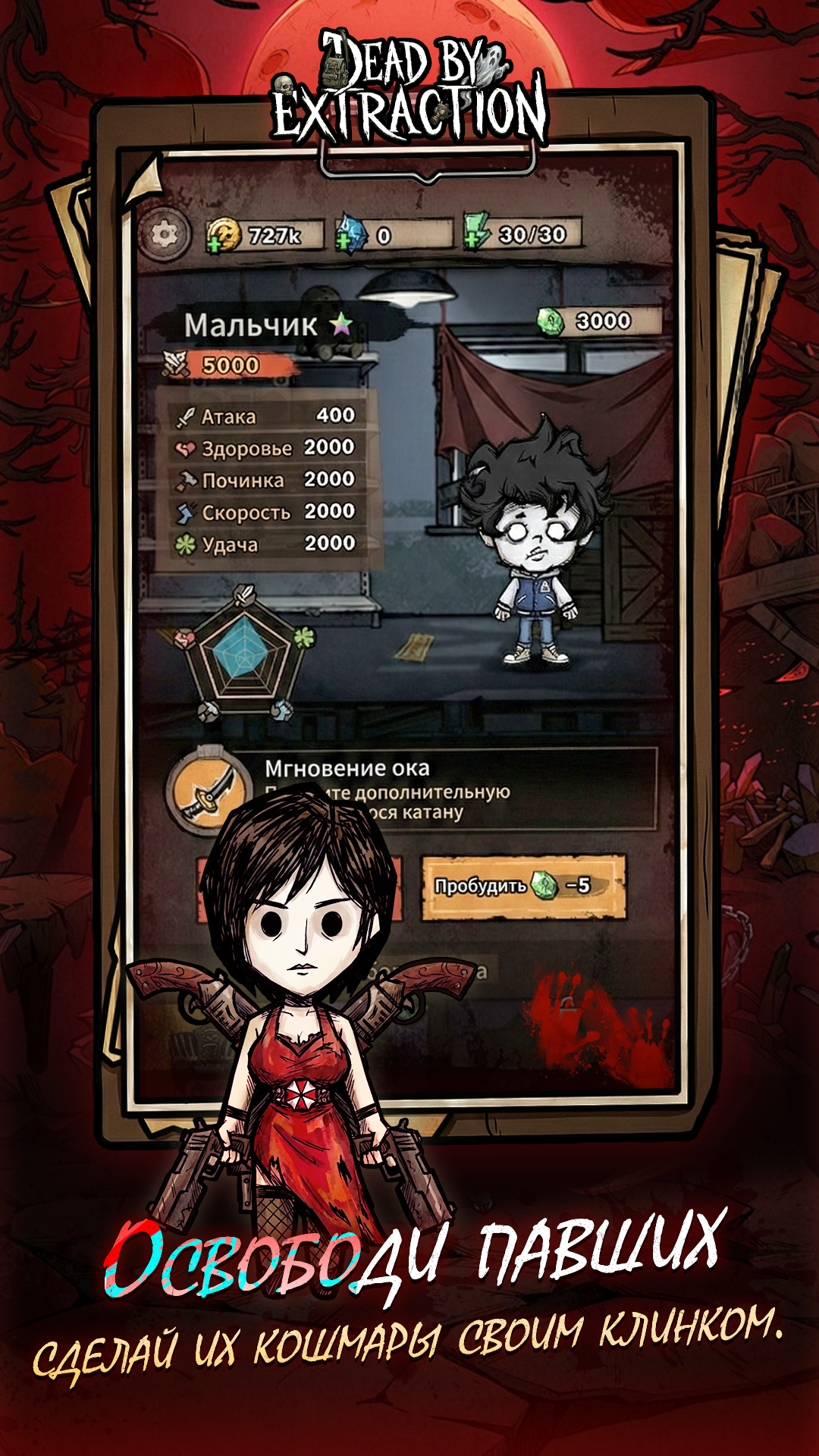819x1456 pixels.
Task: Open the gear settings menu
Action: point(163,234)
